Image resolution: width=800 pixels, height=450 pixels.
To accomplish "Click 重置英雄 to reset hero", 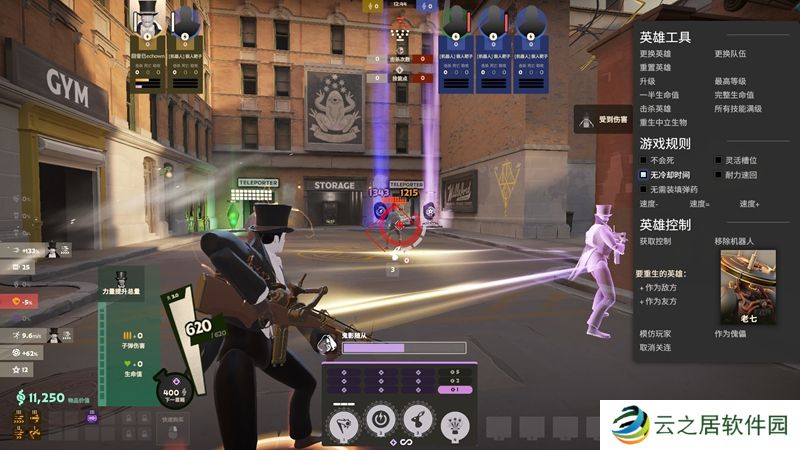I will [x=655, y=67].
